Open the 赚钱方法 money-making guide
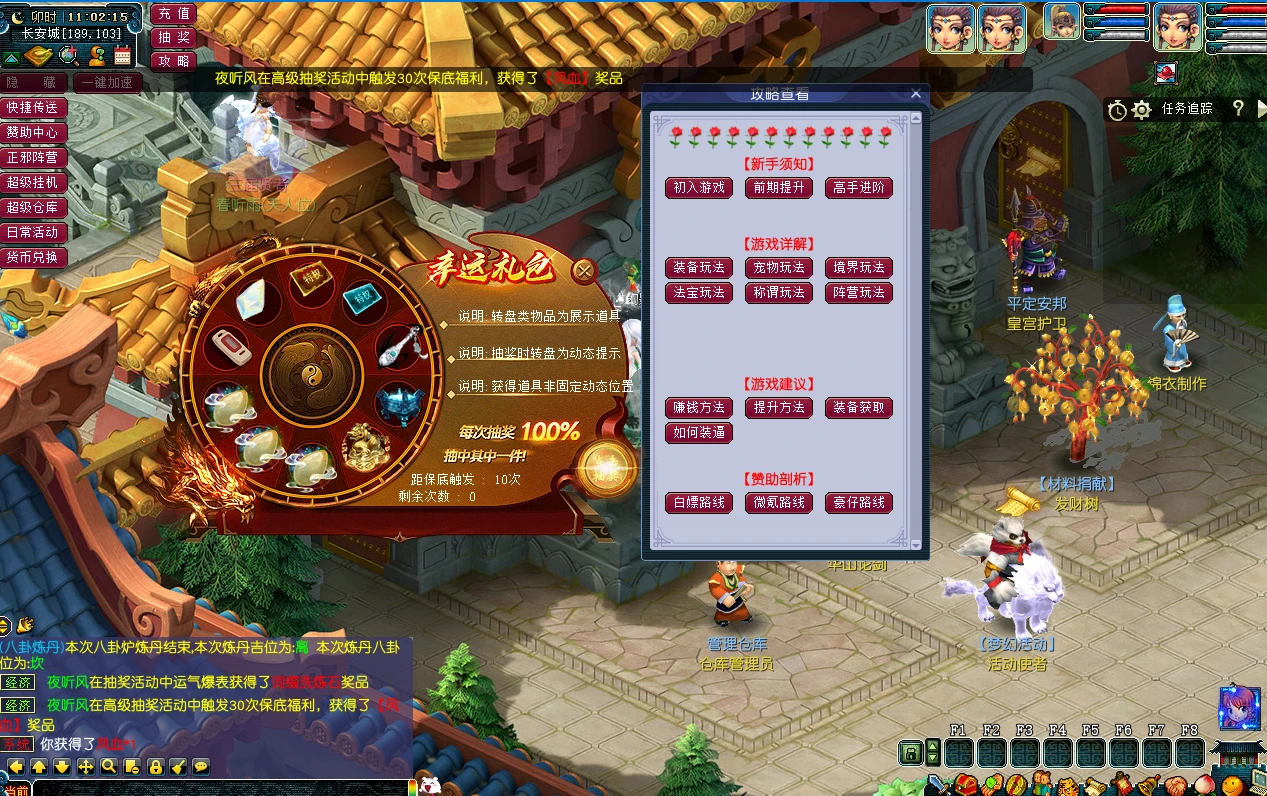Viewport: 1267px width, 796px height. 699,408
